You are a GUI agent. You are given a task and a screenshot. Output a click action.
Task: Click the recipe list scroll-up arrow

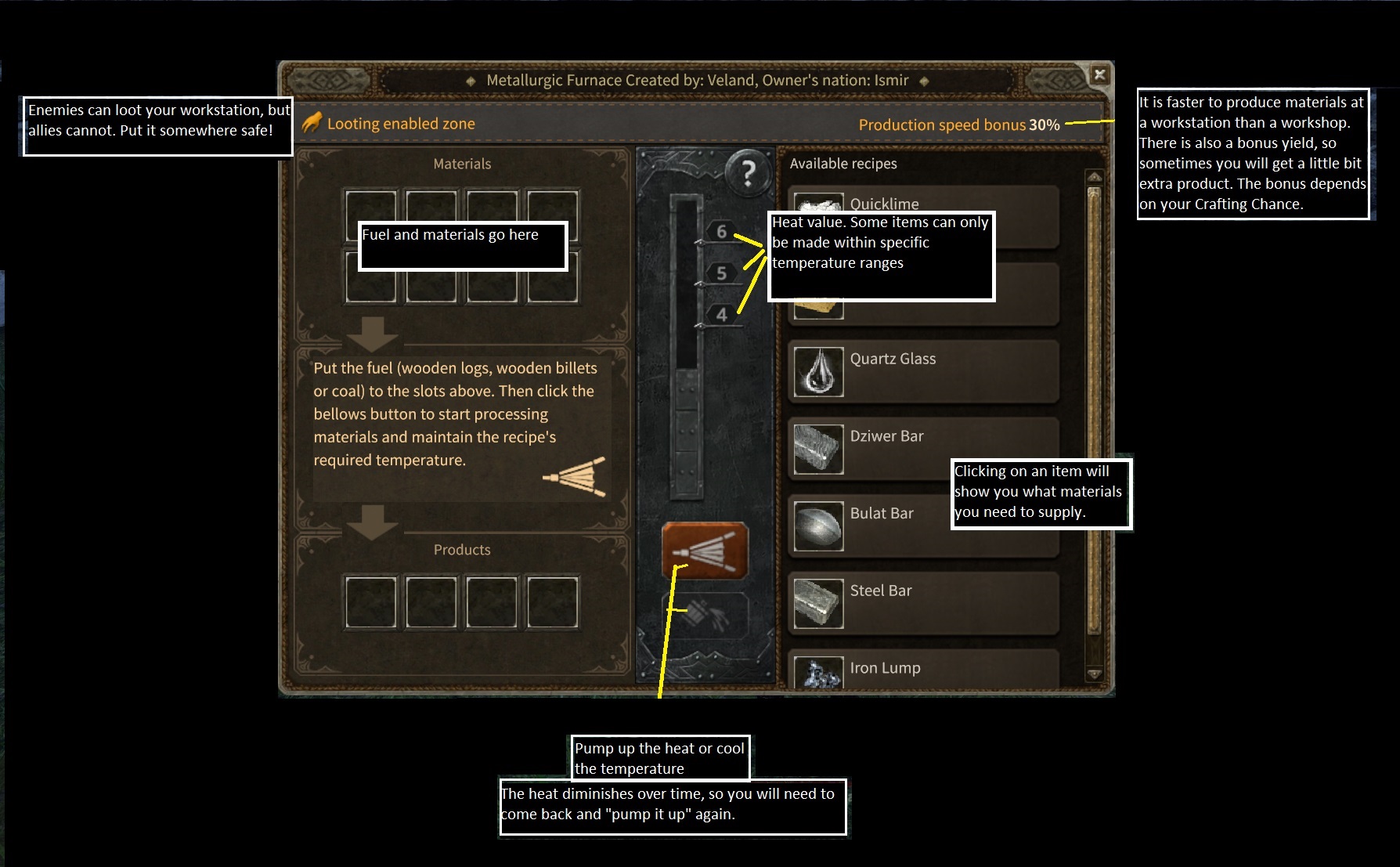coord(1095,177)
